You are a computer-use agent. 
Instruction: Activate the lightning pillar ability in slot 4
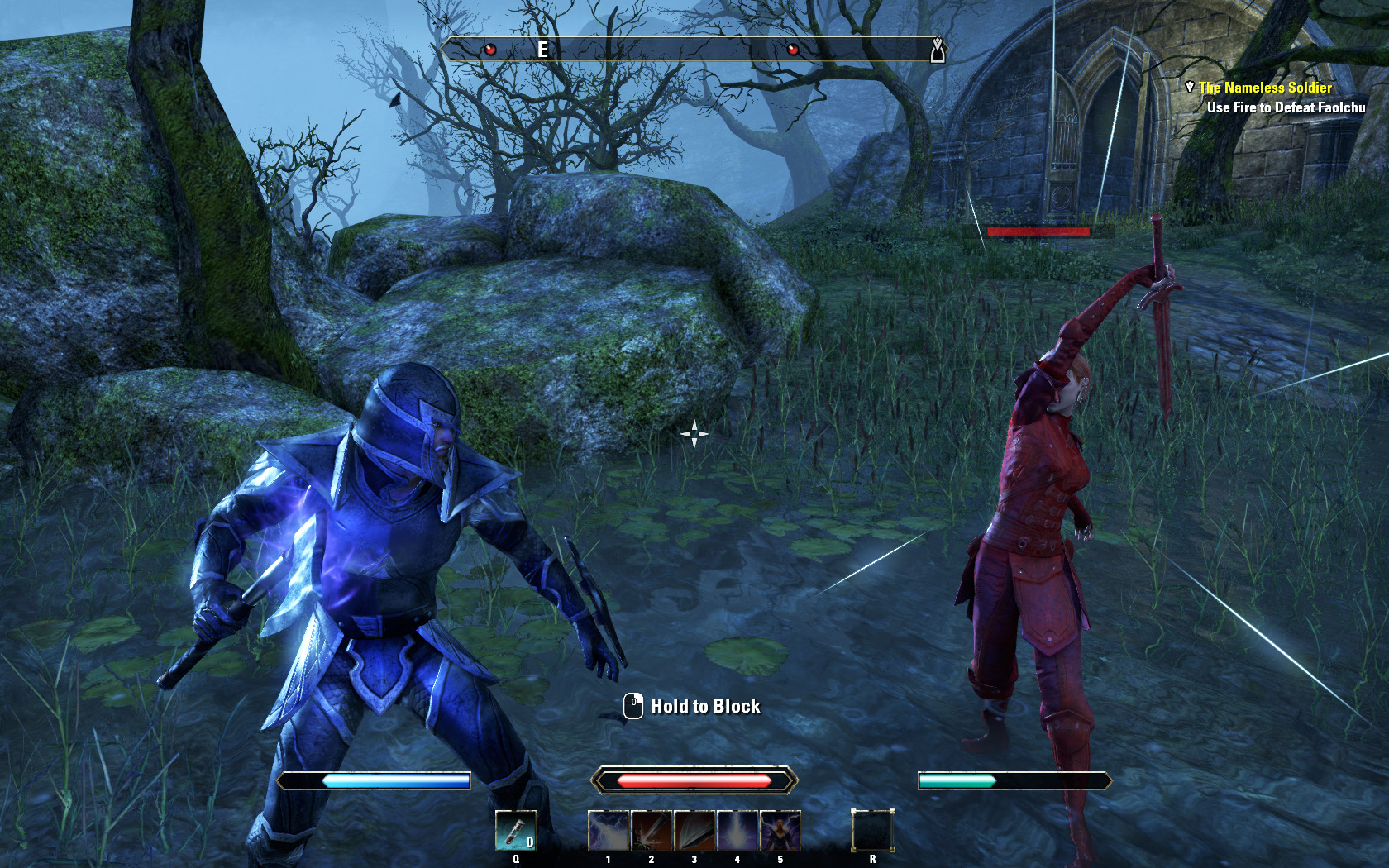pyautogui.click(x=737, y=831)
